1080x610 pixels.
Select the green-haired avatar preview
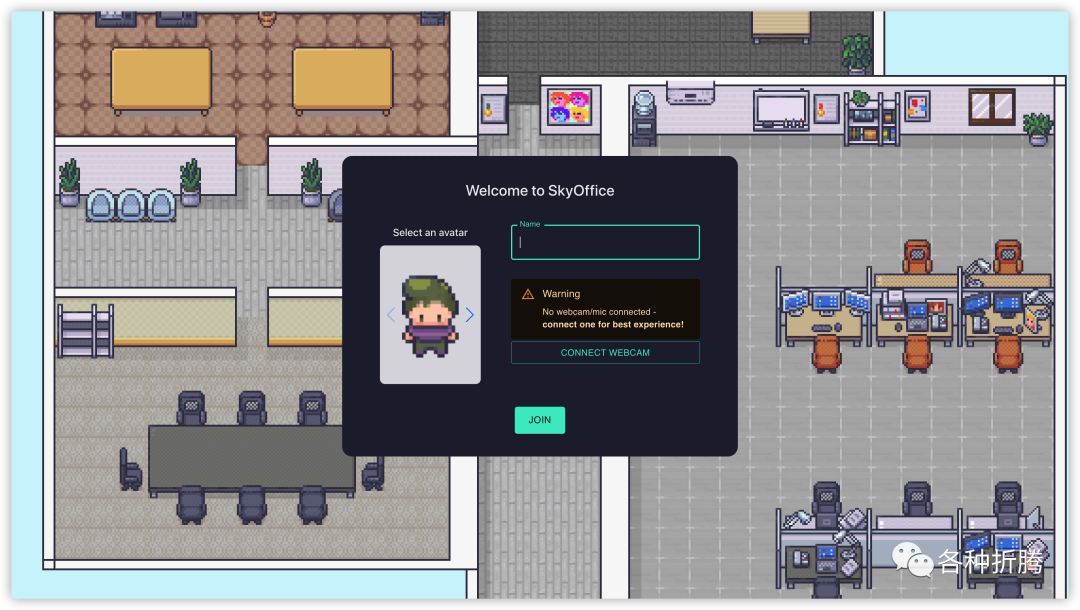(430, 315)
